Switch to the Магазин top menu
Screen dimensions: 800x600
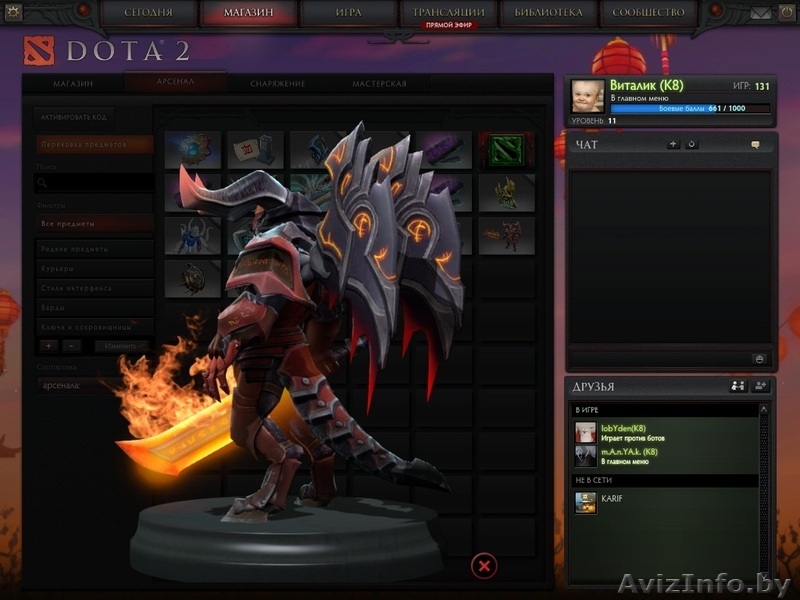(249, 13)
